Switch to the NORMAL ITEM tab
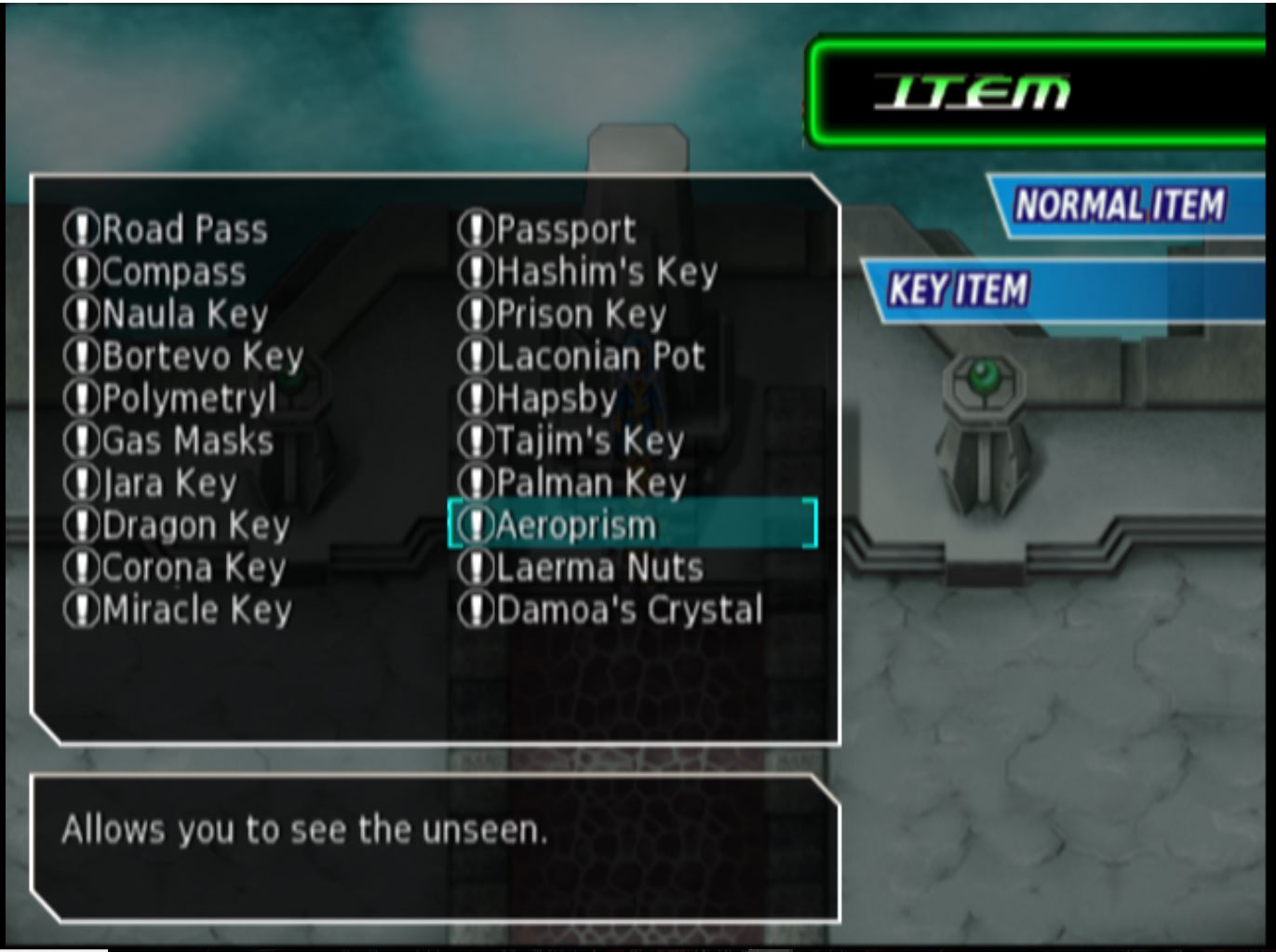 pos(1120,201)
